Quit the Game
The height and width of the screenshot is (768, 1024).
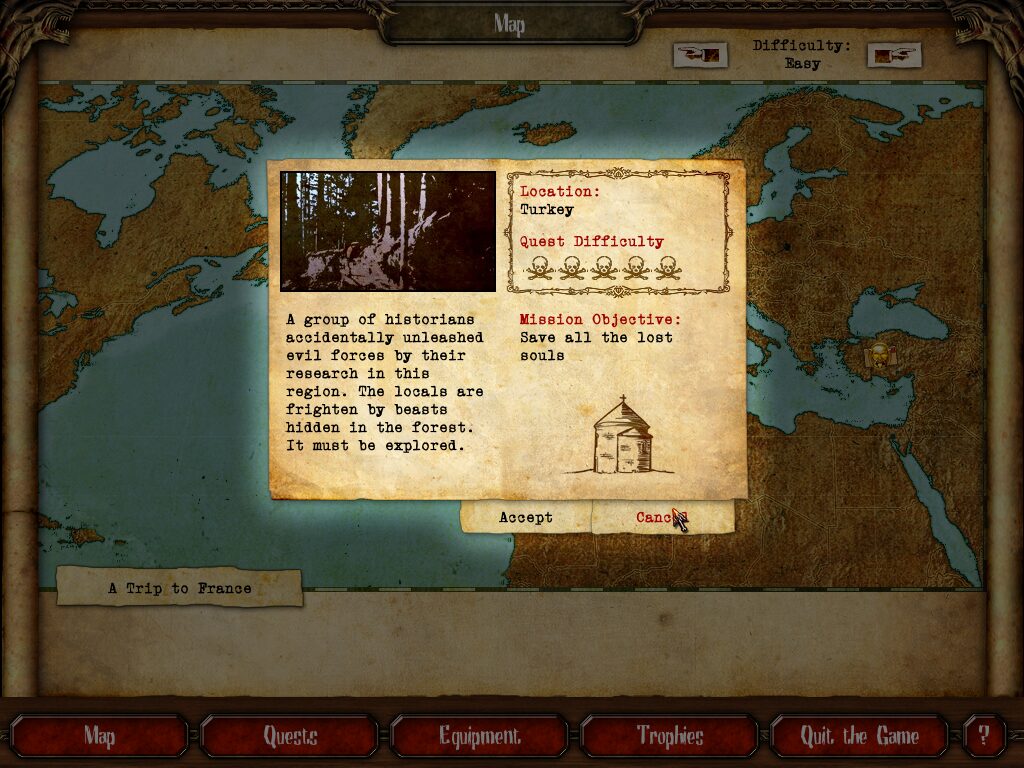(x=859, y=737)
